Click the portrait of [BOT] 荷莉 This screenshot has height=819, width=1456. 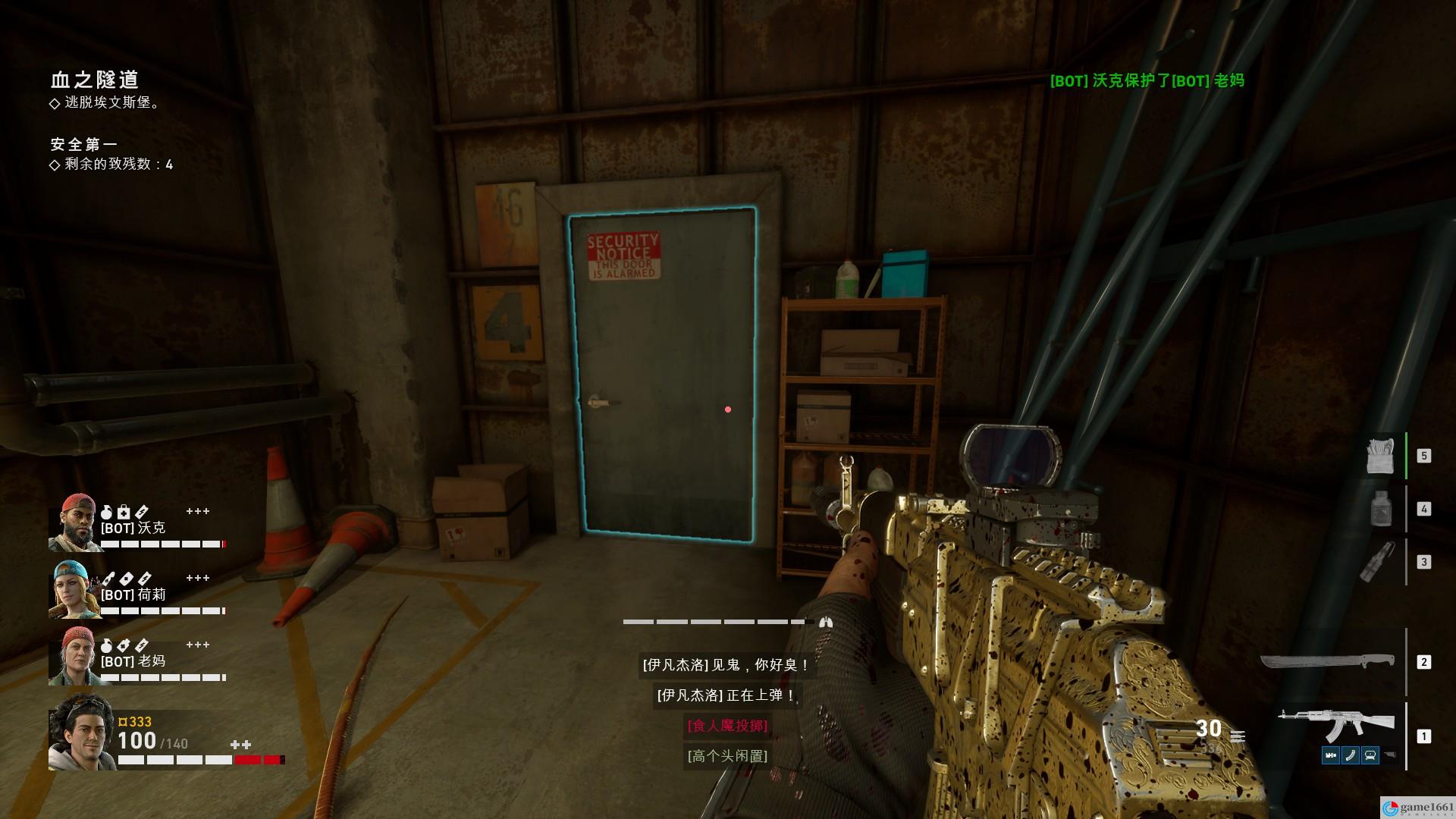pyautogui.click(x=74, y=589)
